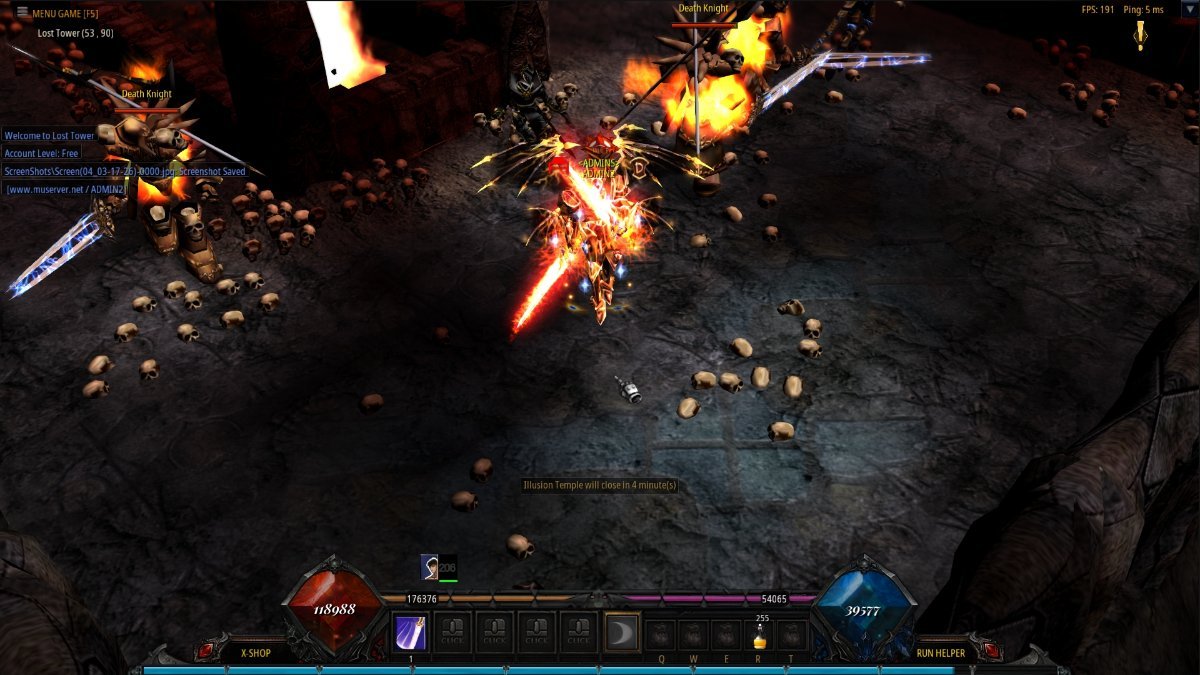This screenshot has width=1200, height=675.
Task: Click the 'Screenshot Saved' chat log line
Action: [125, 171]
